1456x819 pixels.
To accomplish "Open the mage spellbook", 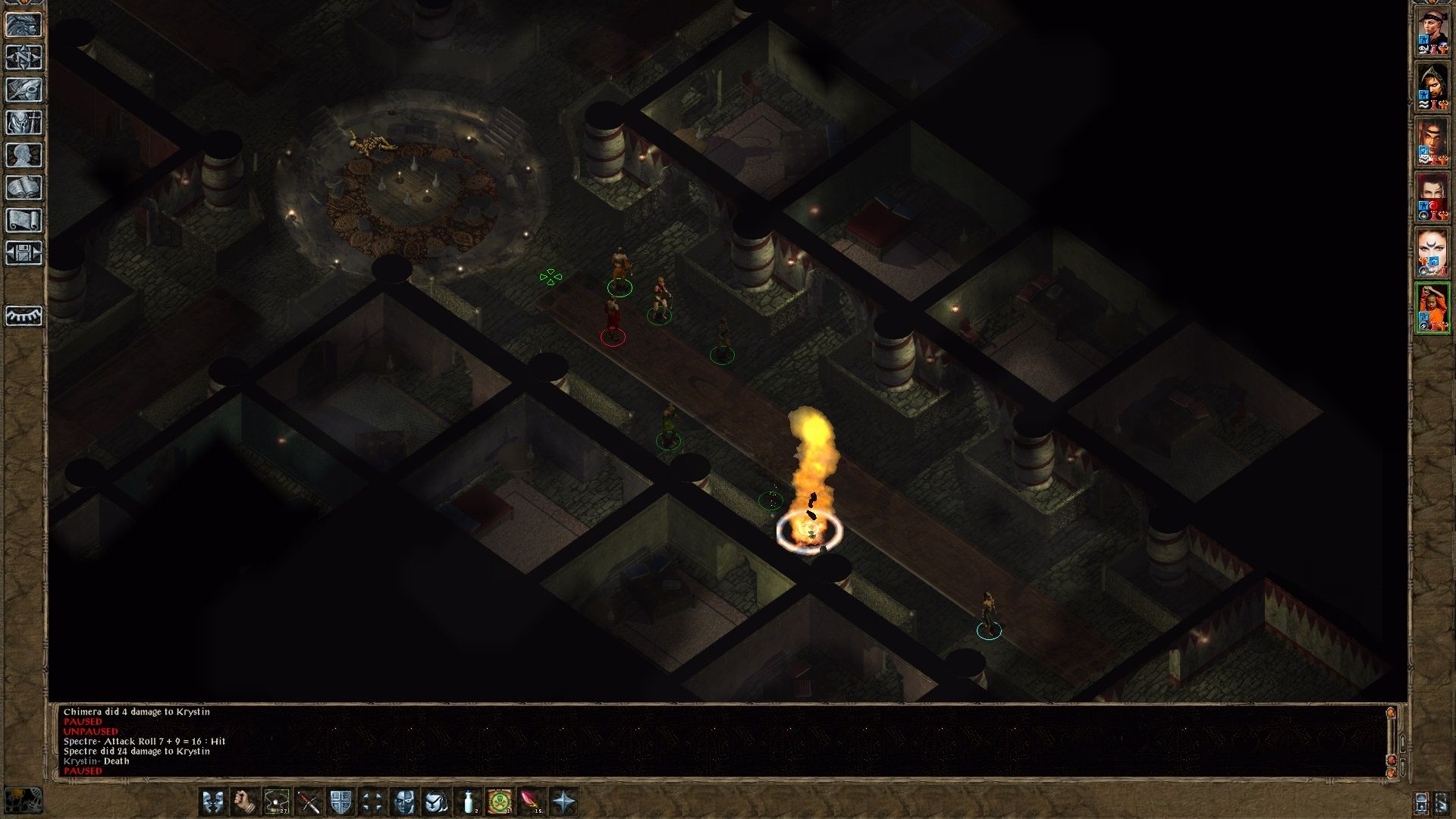I will coord(24,188).
